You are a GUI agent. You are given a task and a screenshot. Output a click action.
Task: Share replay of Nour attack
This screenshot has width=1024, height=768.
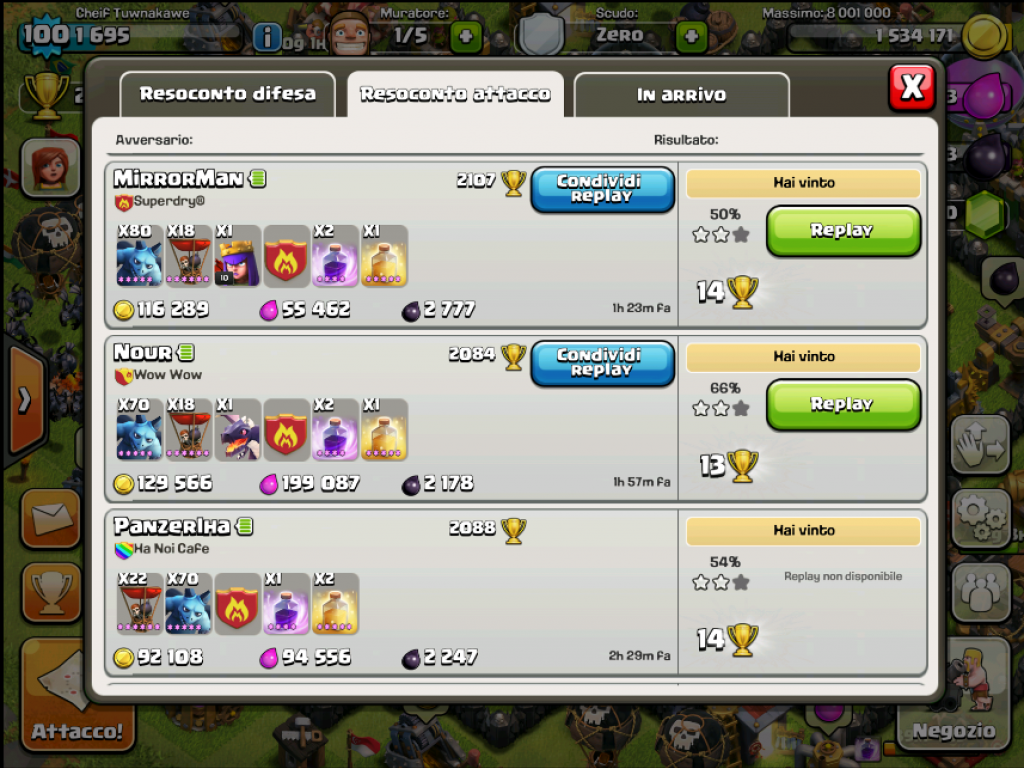(x=601, y=363)
